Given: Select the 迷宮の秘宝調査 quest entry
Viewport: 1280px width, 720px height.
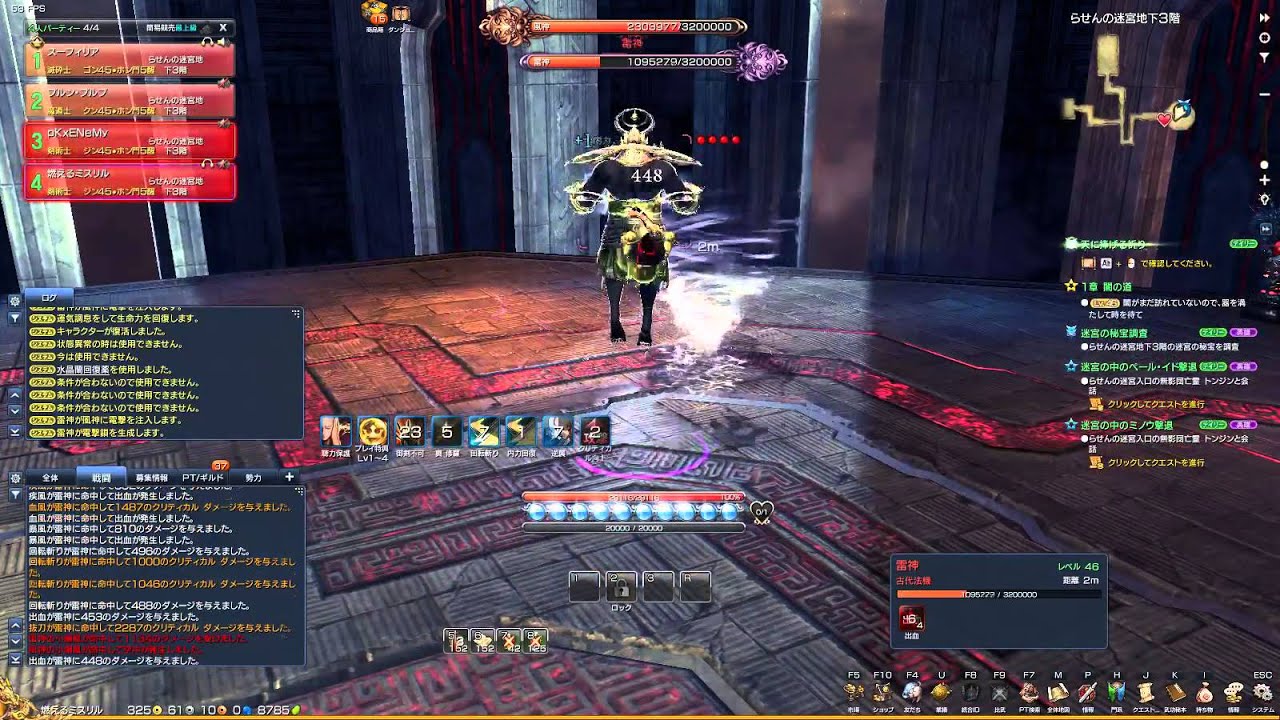Looking at the screenshot, I should pyautogui.click(x=1113, y=332).
